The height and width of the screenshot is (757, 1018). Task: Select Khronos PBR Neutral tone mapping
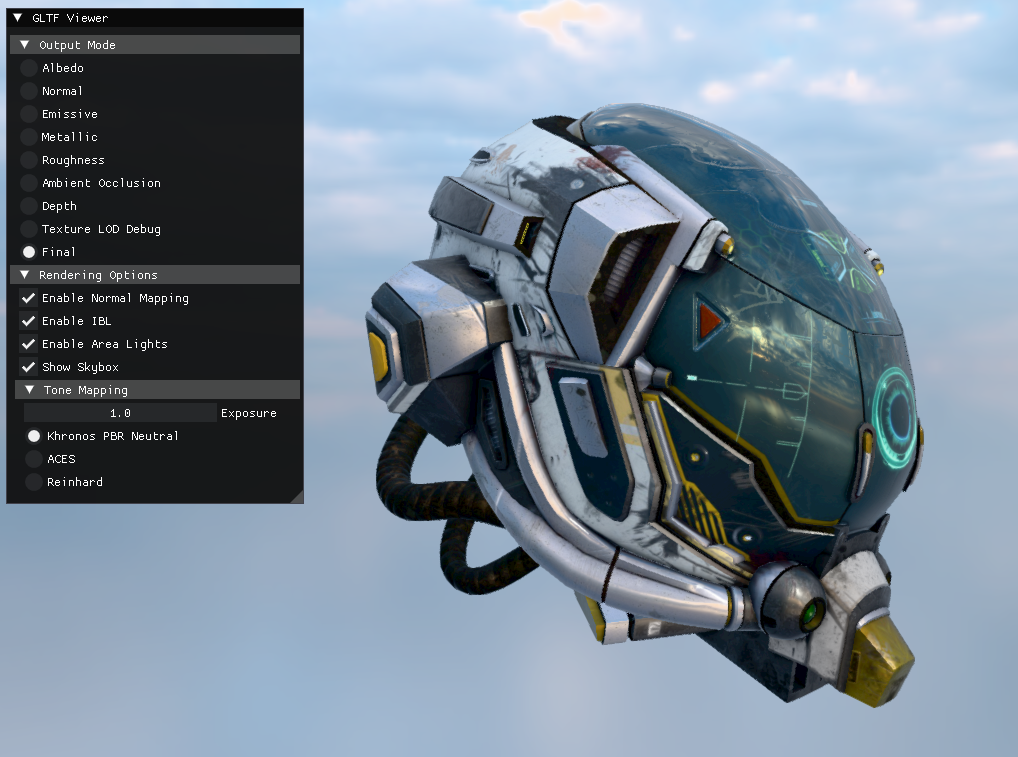[34, 436]
